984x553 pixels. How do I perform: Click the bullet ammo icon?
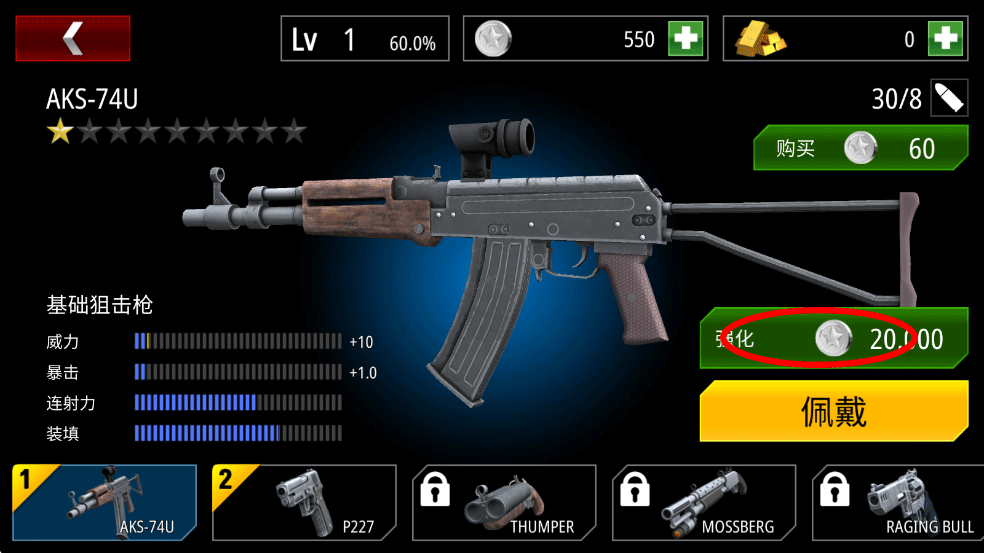click(x=949, y=98)
